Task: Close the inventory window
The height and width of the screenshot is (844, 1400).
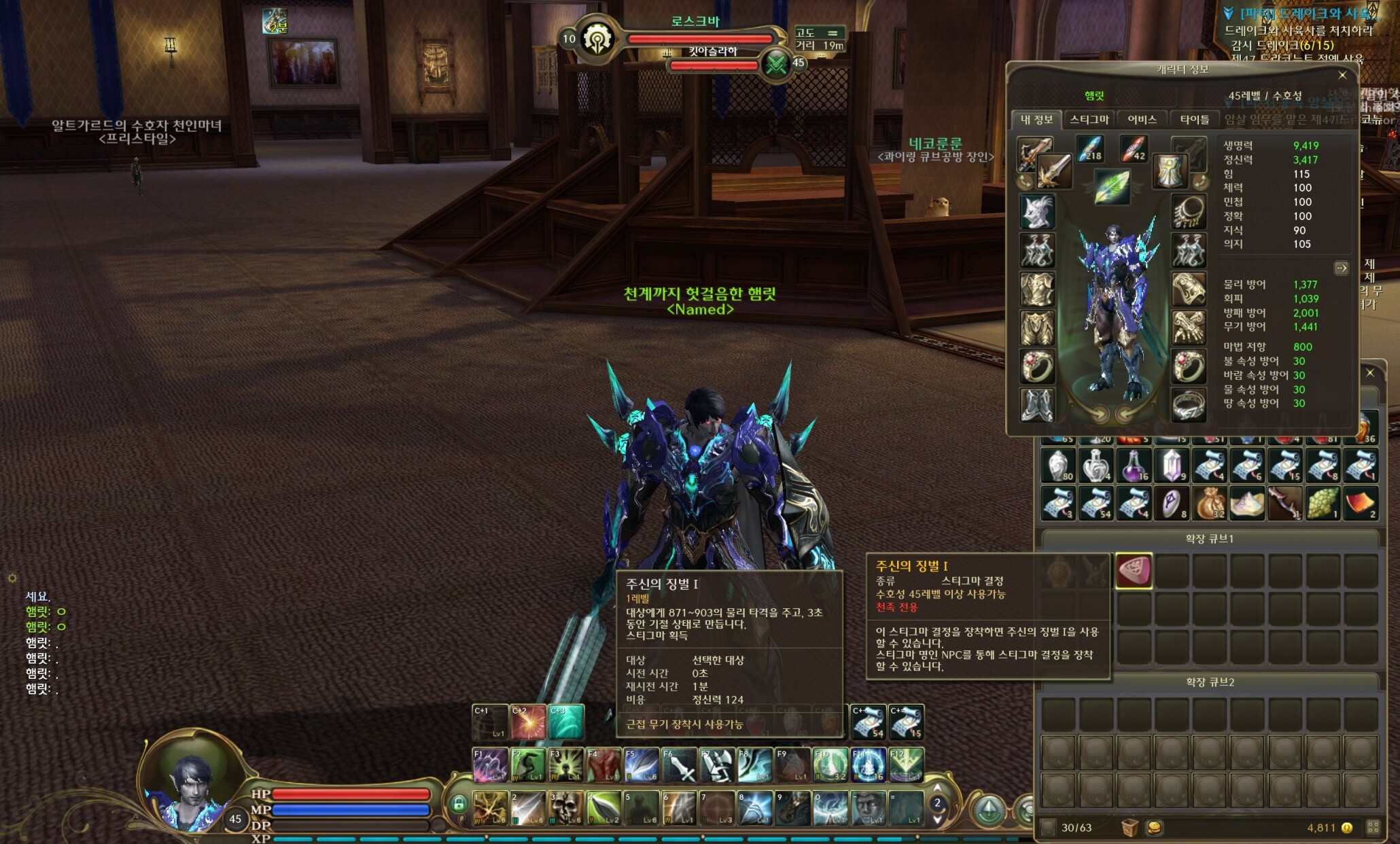Action: [x=1370, y=373]
